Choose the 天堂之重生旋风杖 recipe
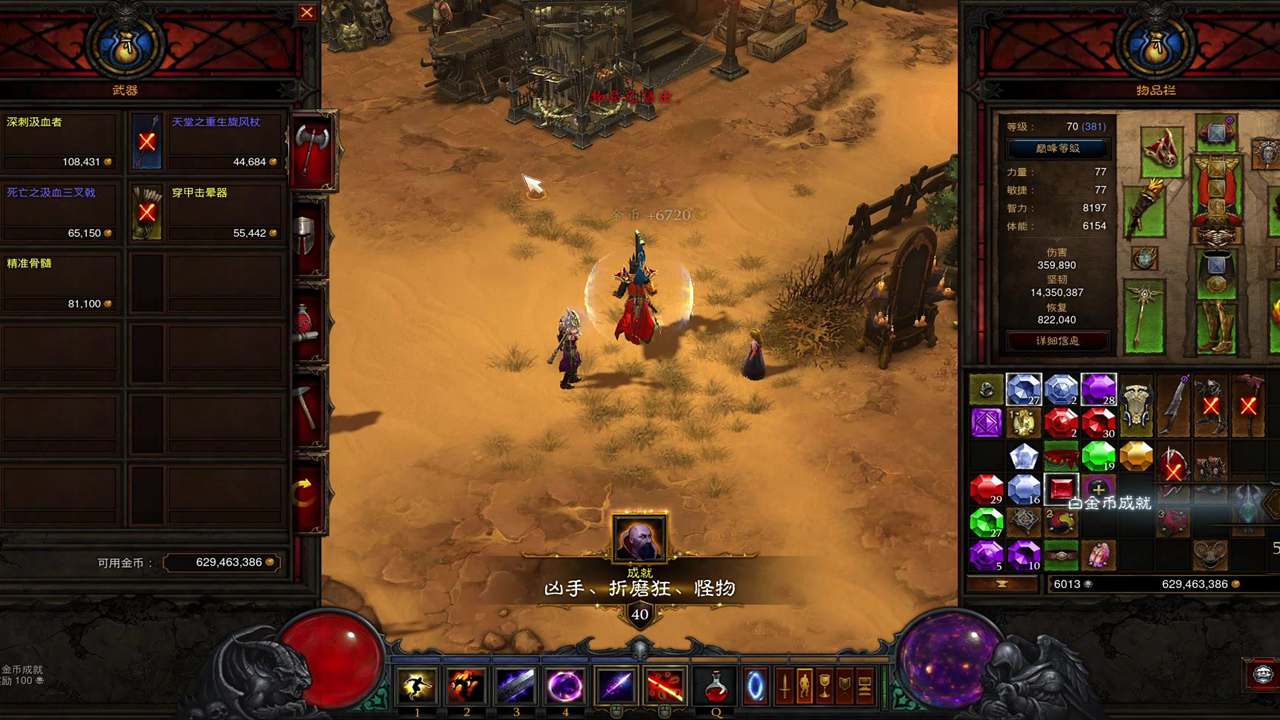The image size is (1280, 720). click(x=204, y=141)
